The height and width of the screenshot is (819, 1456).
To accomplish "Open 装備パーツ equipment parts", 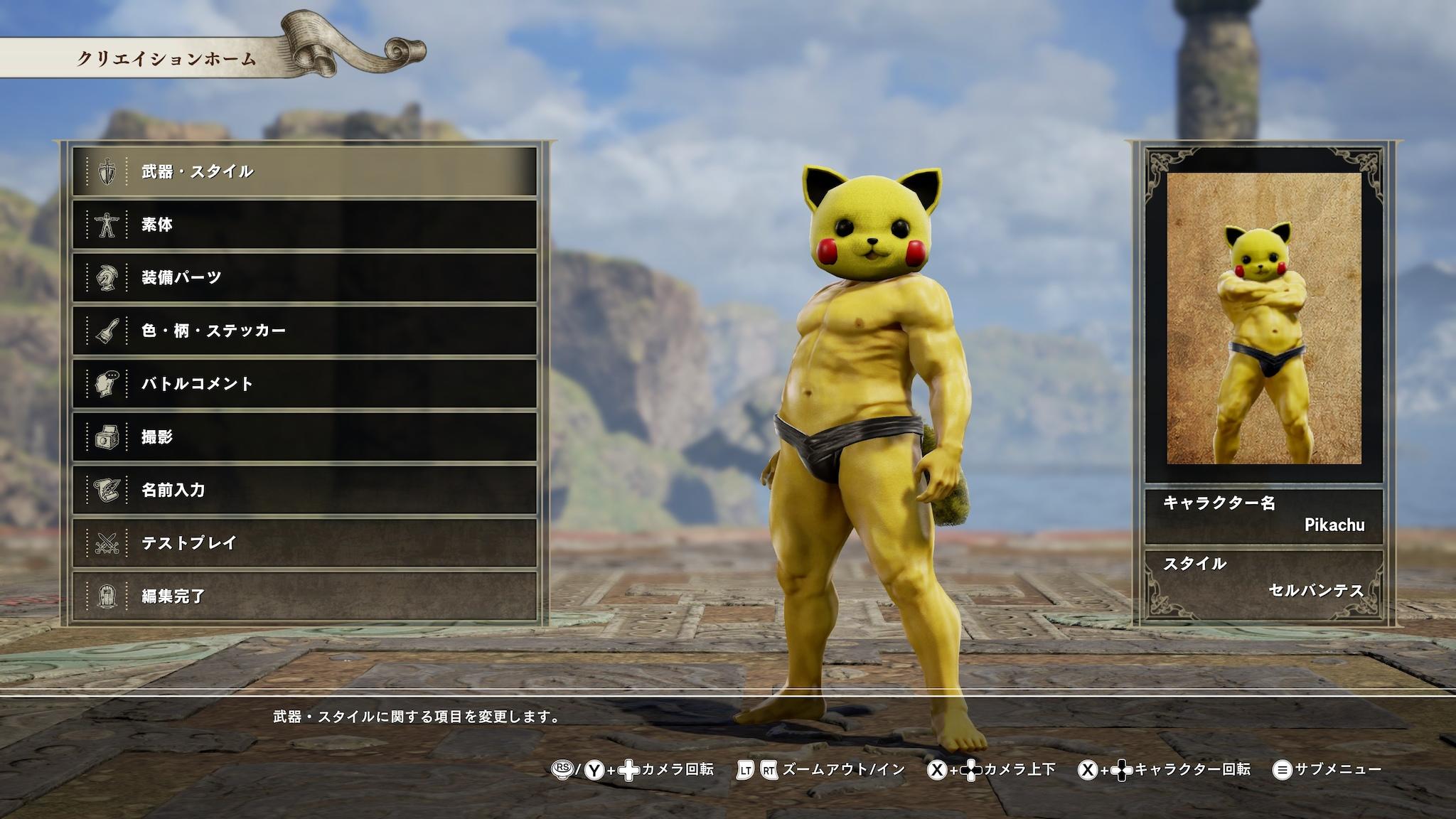I will point(304,277).
